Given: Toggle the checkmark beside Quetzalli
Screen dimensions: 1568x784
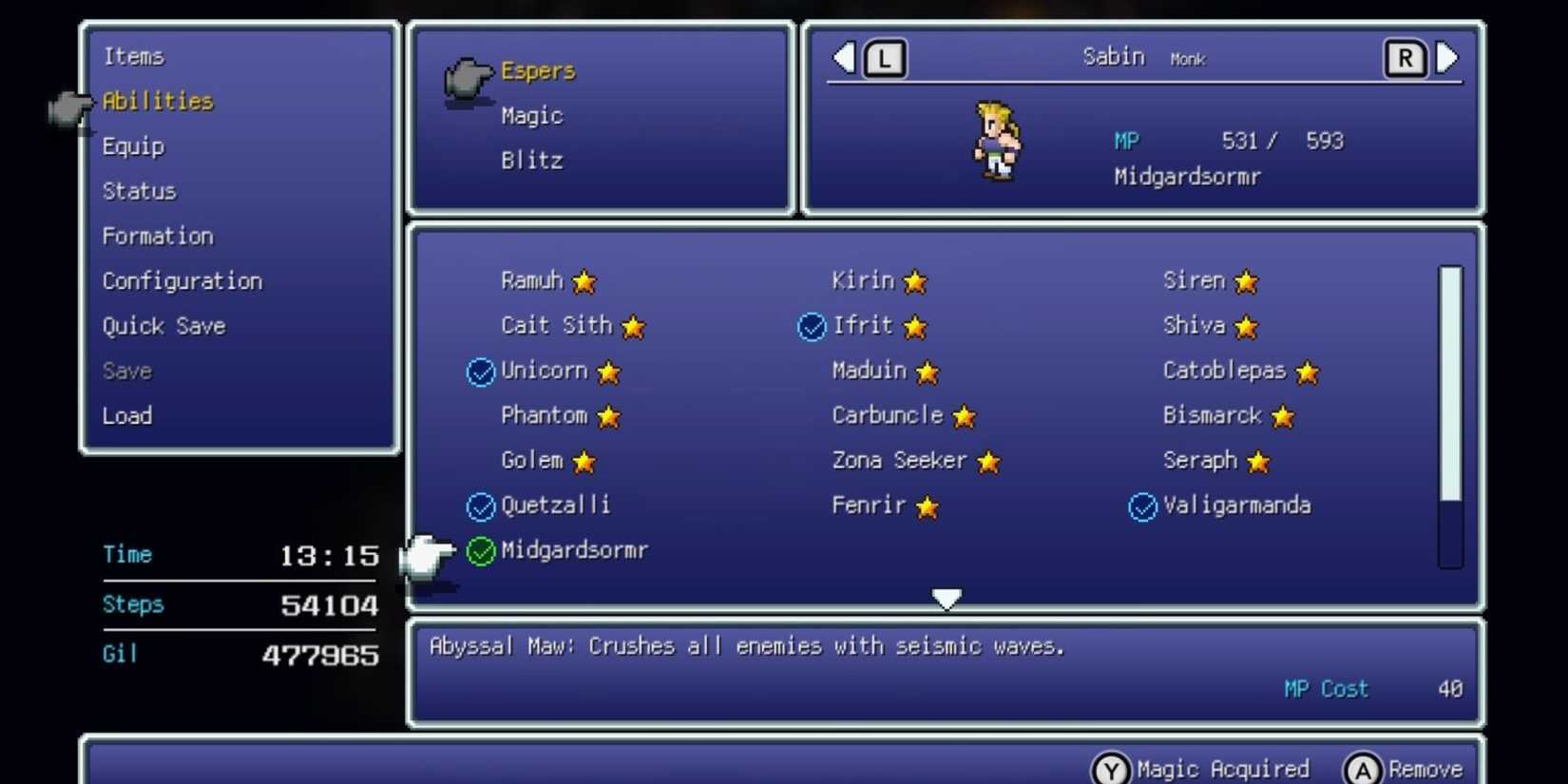Looking at the screenshot, I should pos(479,507).
